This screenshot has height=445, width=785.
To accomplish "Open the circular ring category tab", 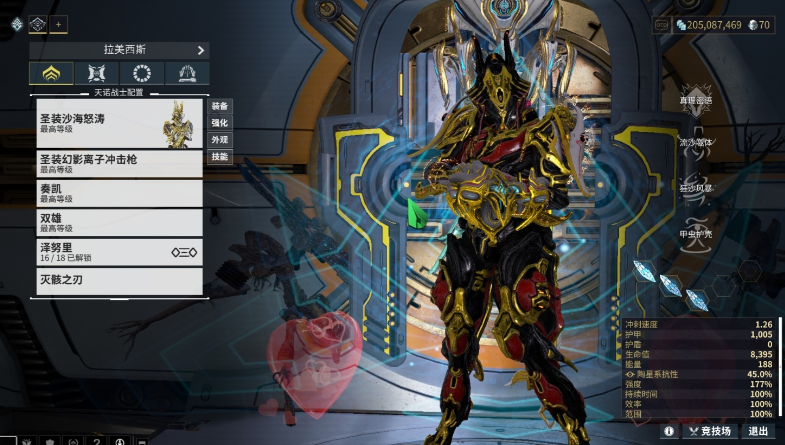I will (142, 73).
